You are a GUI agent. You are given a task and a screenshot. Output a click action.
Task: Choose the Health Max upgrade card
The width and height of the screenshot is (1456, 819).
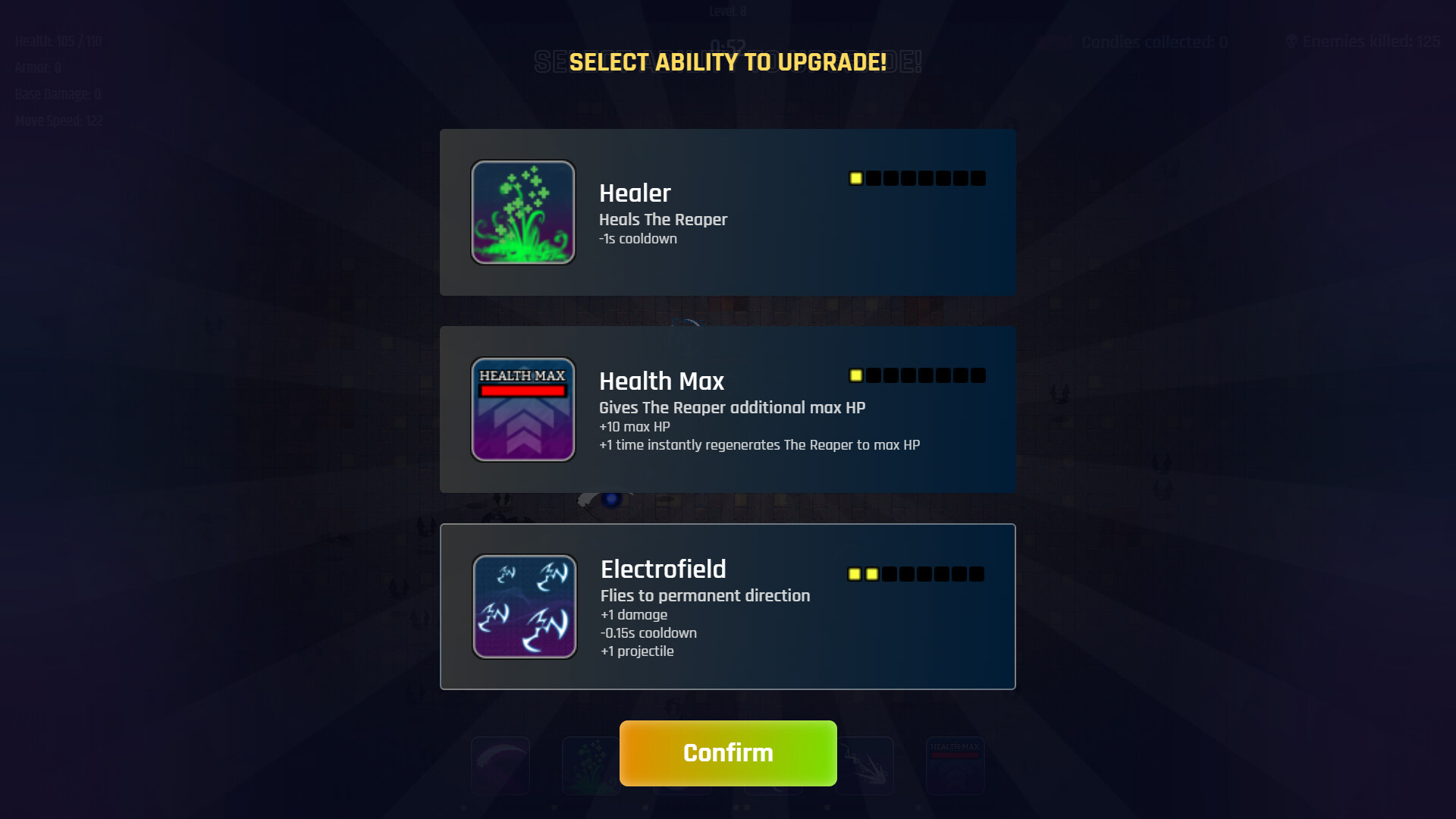(x=728, y=409)
